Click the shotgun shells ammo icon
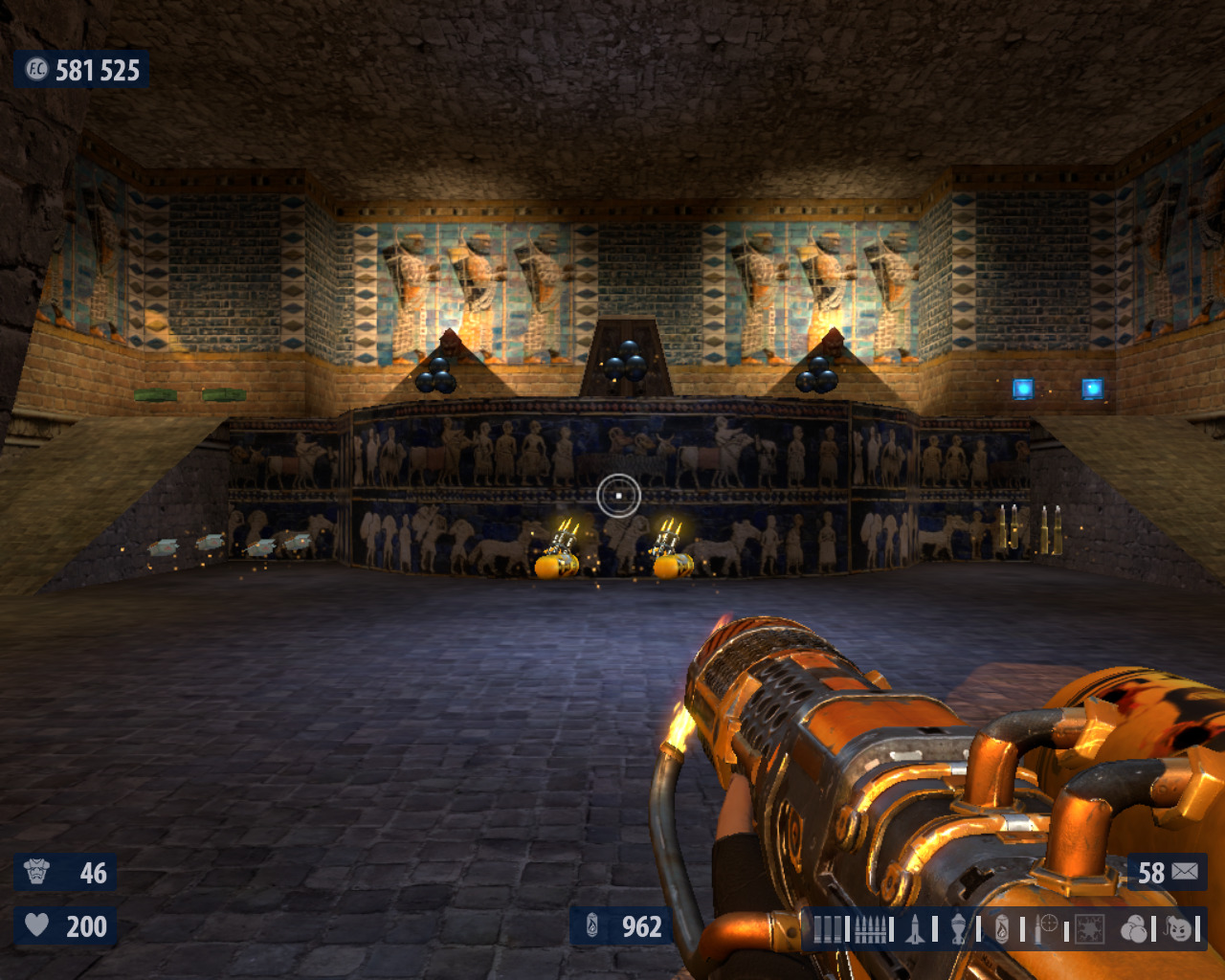Viewport: 1225px width, 980px height. (x=829, y=928)
